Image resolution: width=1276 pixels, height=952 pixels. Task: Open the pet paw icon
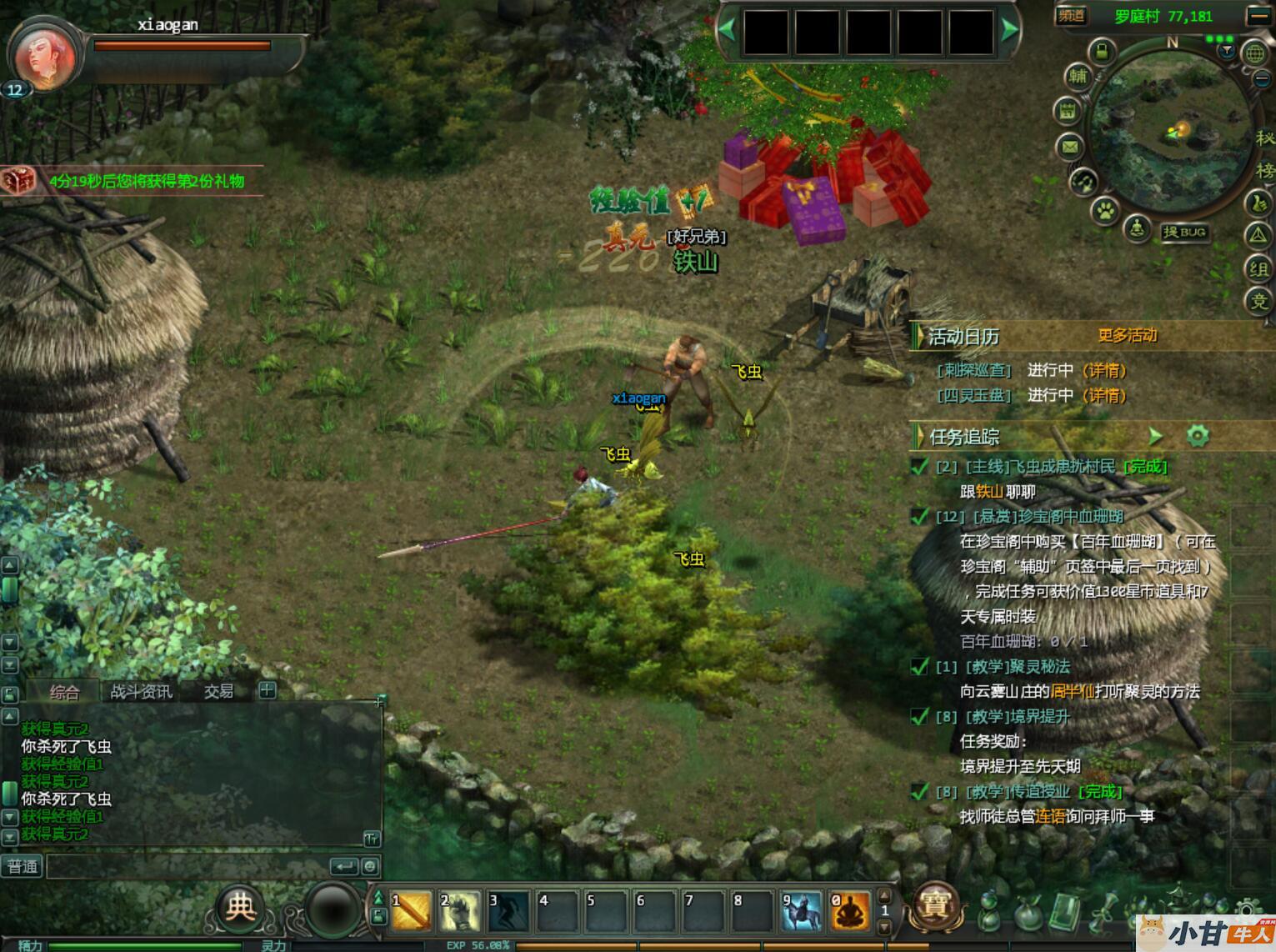point(1105,209)
